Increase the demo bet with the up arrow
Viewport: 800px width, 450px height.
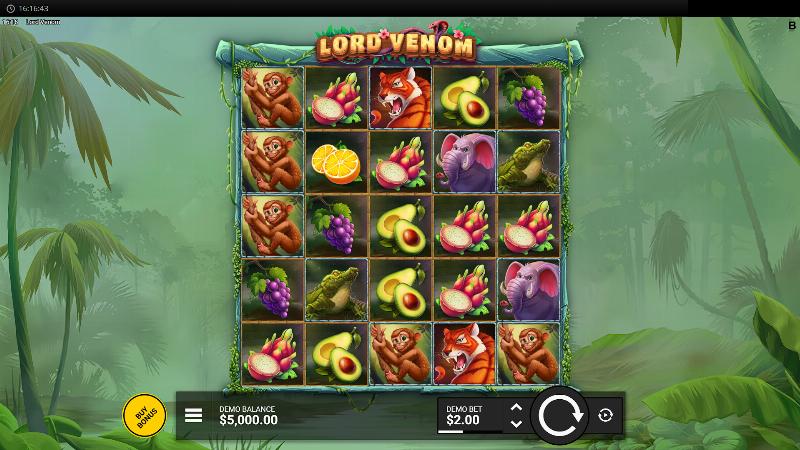pyautogui.click(x=516, y=407)
